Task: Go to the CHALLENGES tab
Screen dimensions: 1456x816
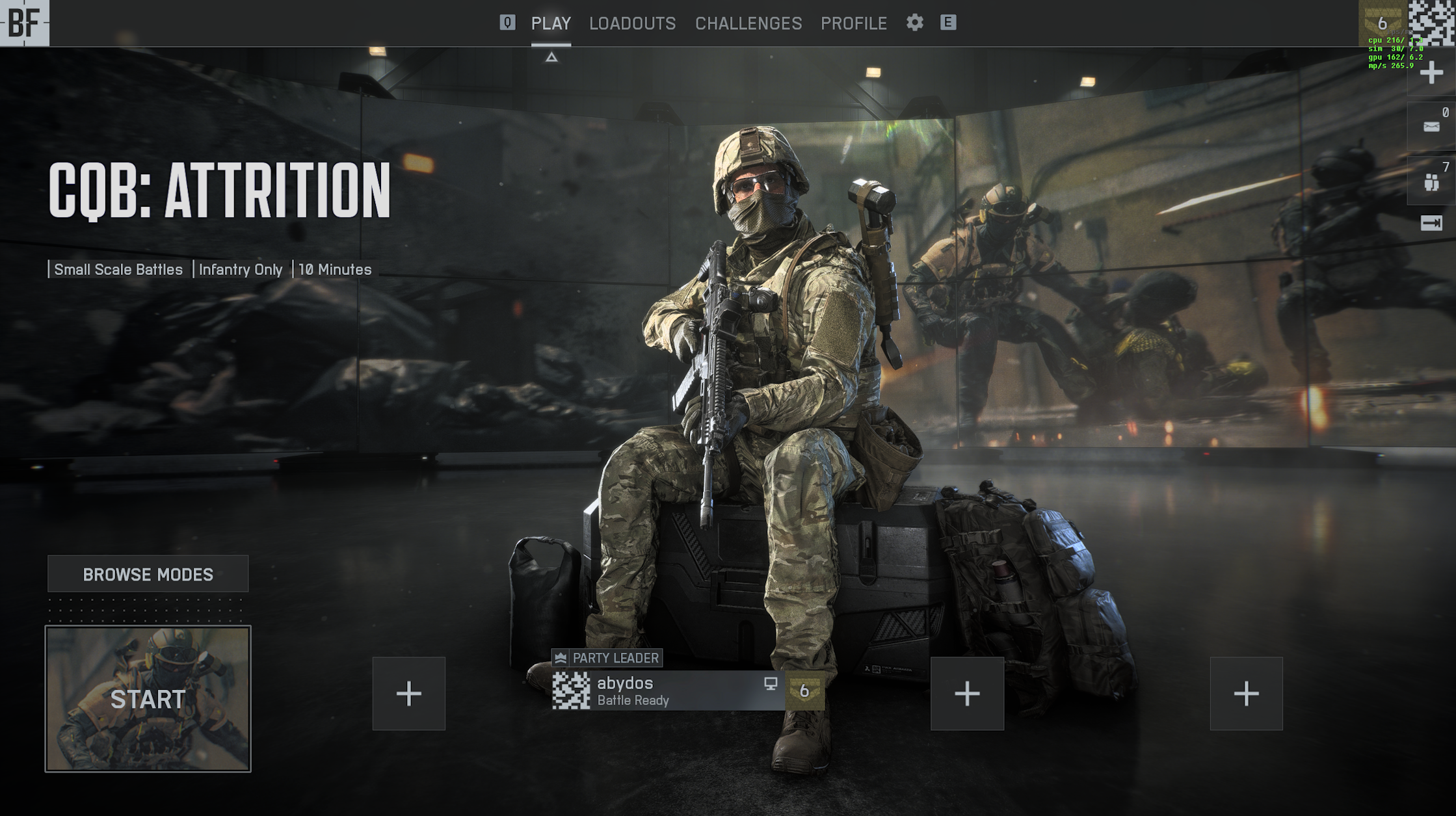Action: 748,23
